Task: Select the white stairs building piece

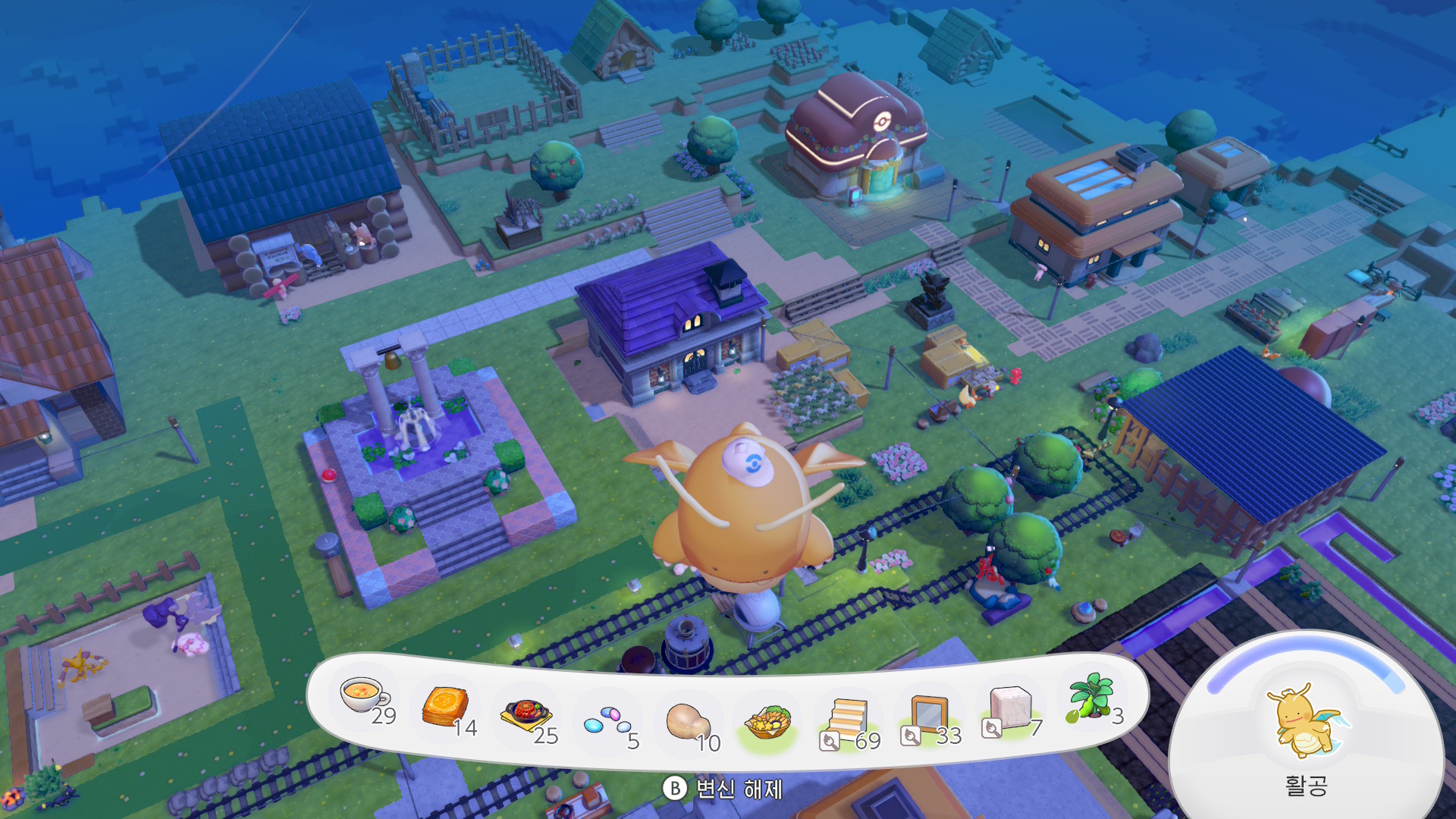Action: click(849, 720)
